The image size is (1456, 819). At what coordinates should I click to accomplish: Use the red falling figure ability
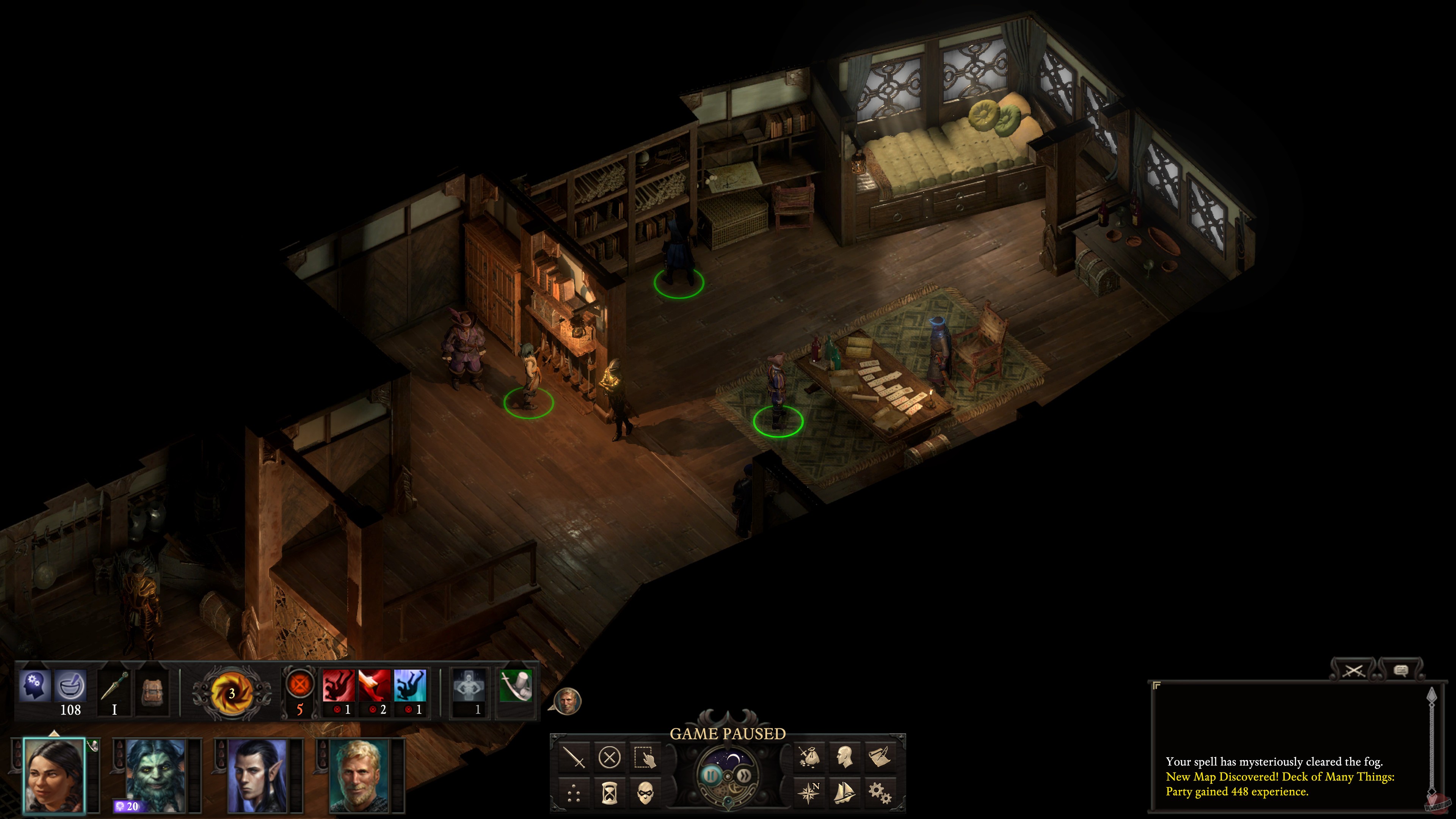click(339, 686)
